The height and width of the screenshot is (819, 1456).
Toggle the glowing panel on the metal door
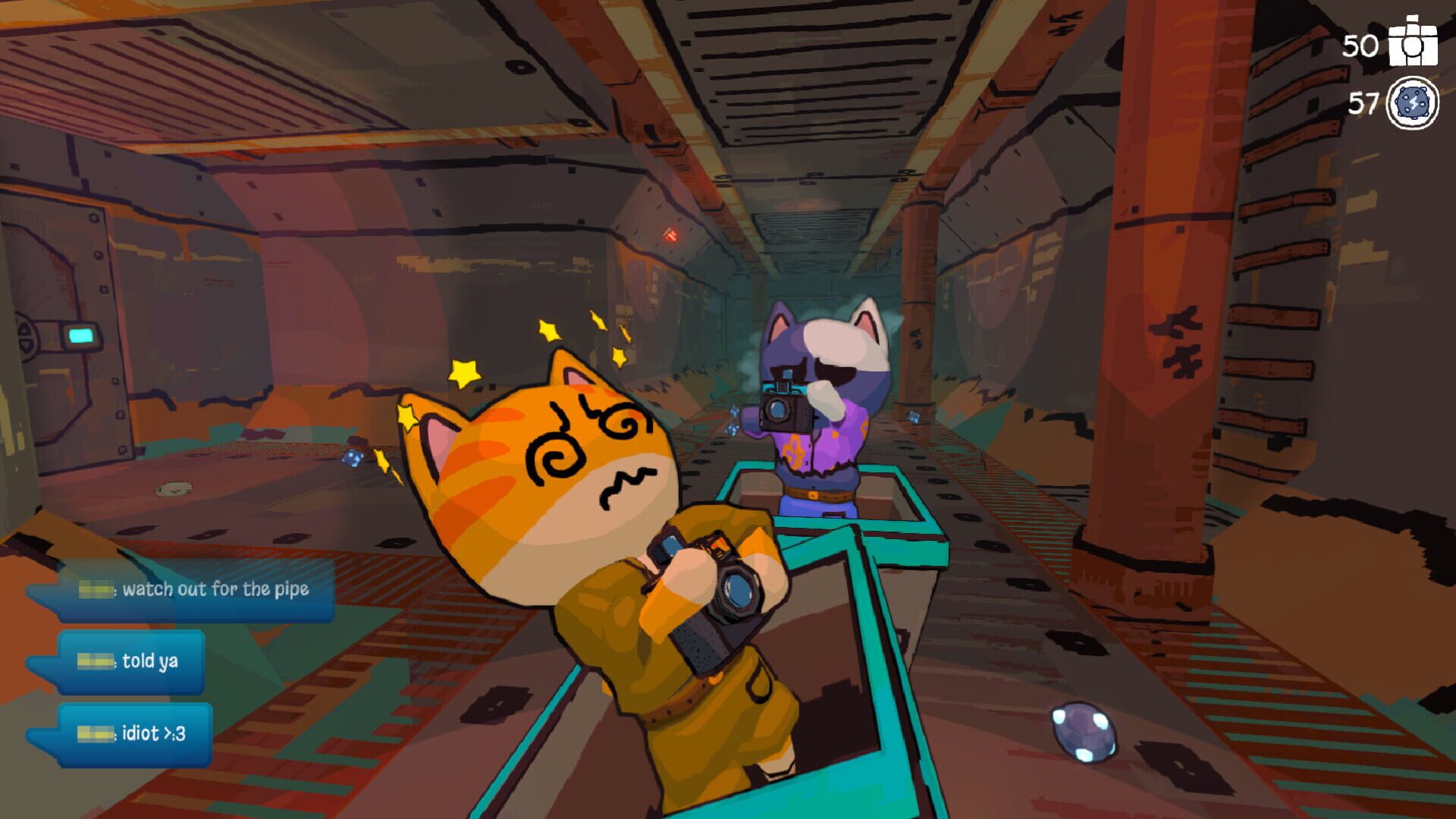80,334
